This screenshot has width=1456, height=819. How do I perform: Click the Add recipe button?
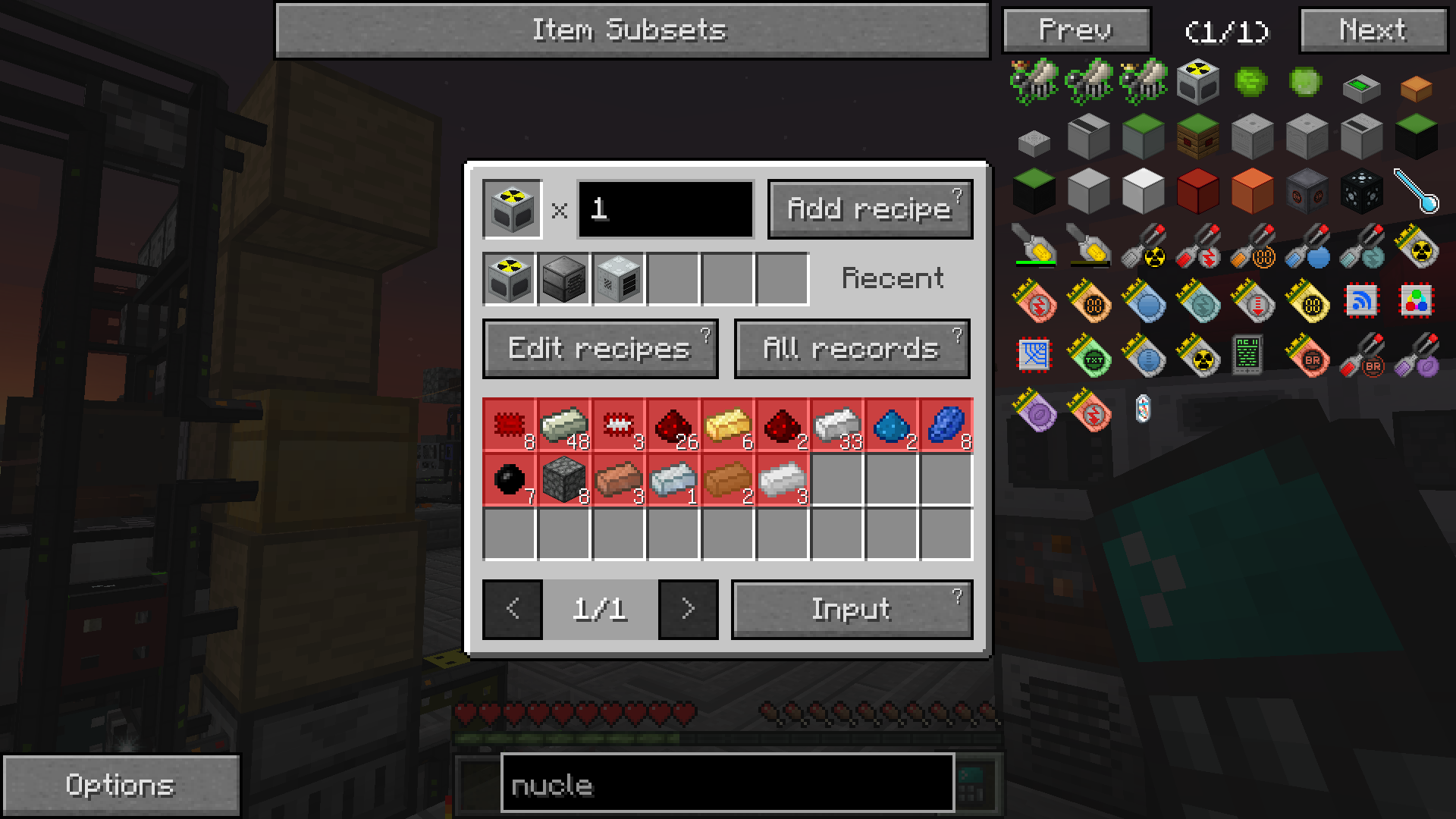click(x=870, y=209)
